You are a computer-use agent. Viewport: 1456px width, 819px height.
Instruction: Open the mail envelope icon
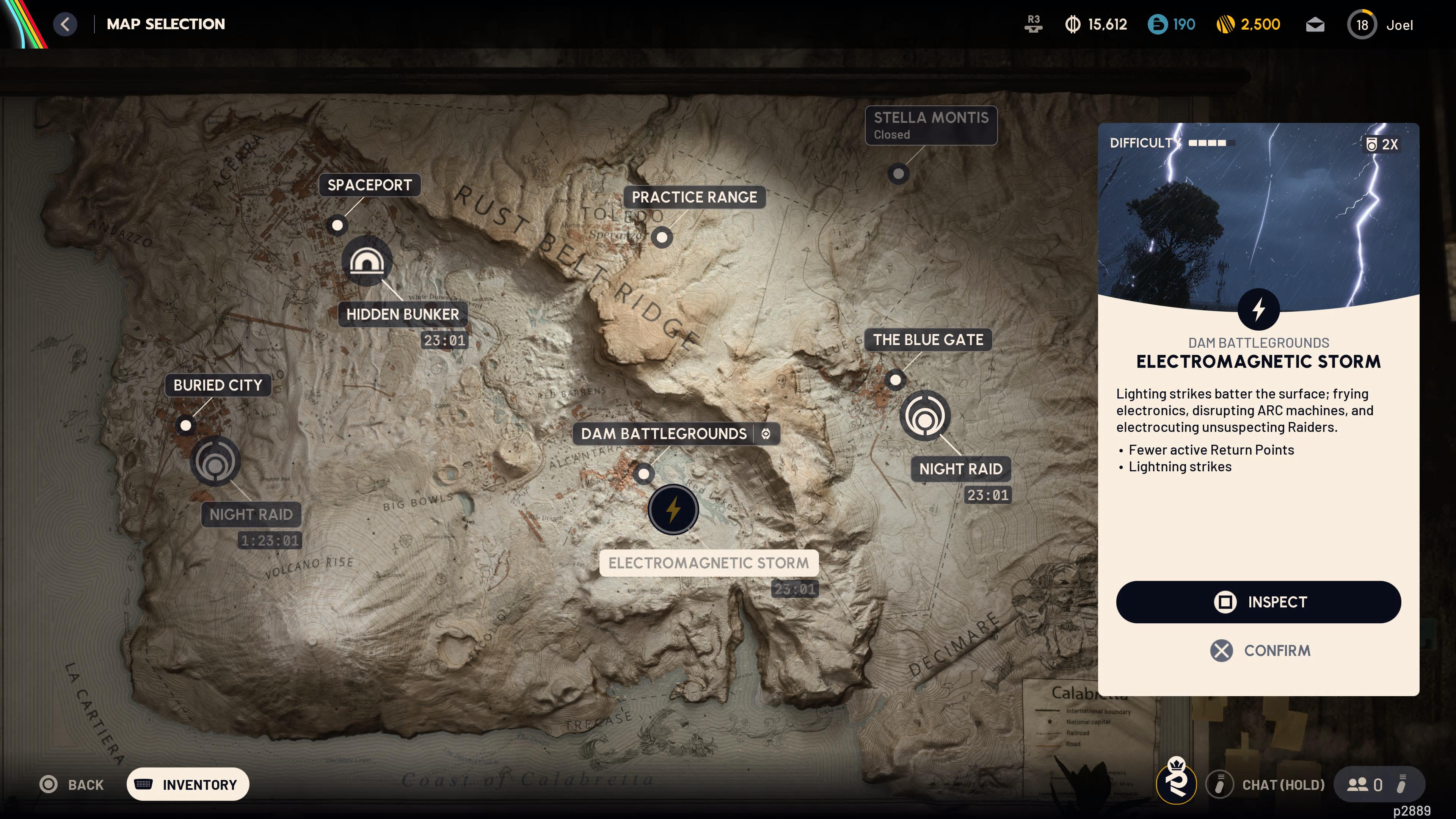point(1315,24)
